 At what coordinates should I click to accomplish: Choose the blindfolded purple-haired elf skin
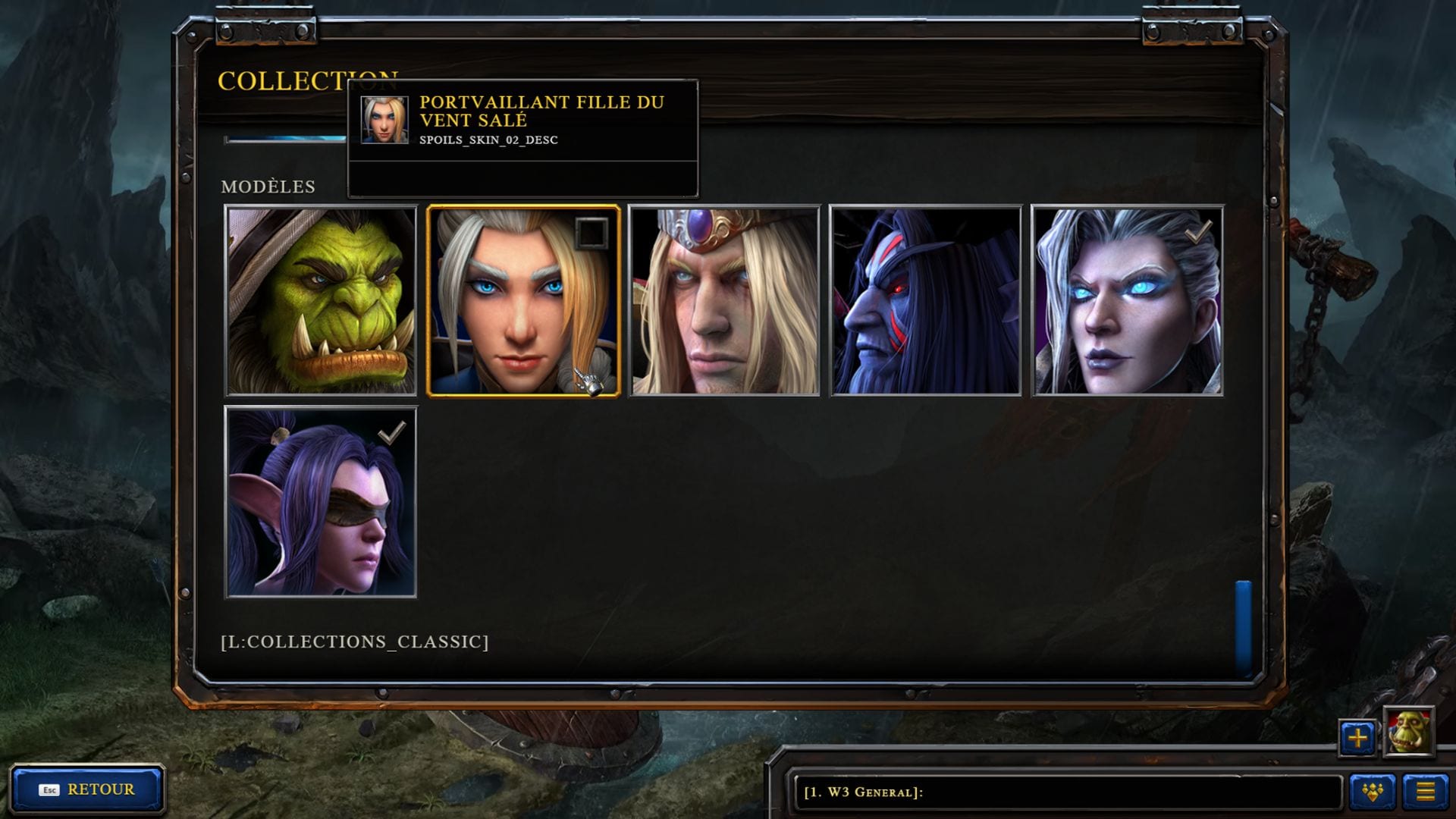point(321,502)
